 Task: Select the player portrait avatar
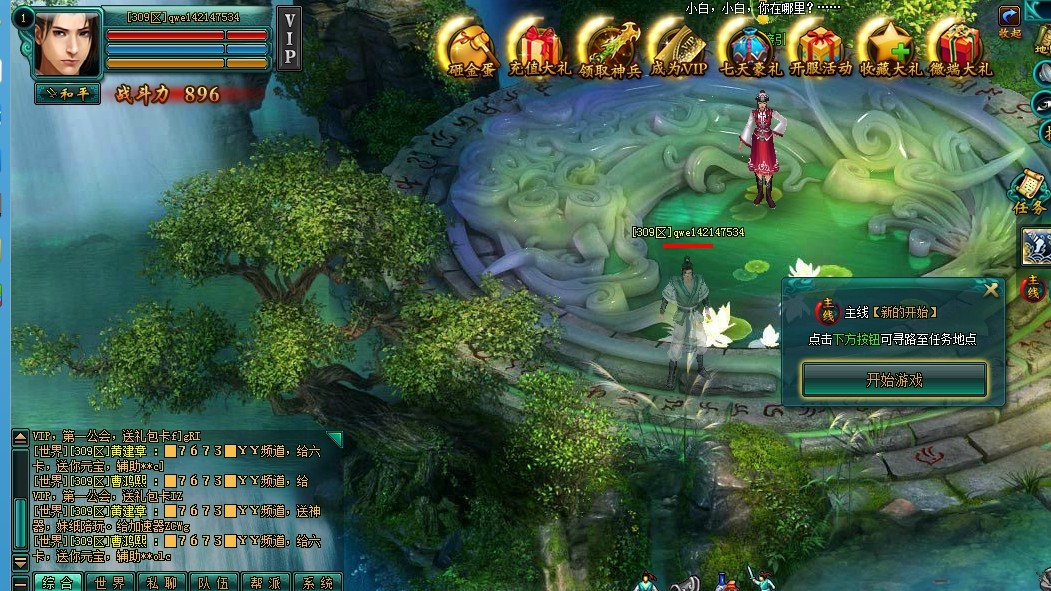[x=67, y=43]
